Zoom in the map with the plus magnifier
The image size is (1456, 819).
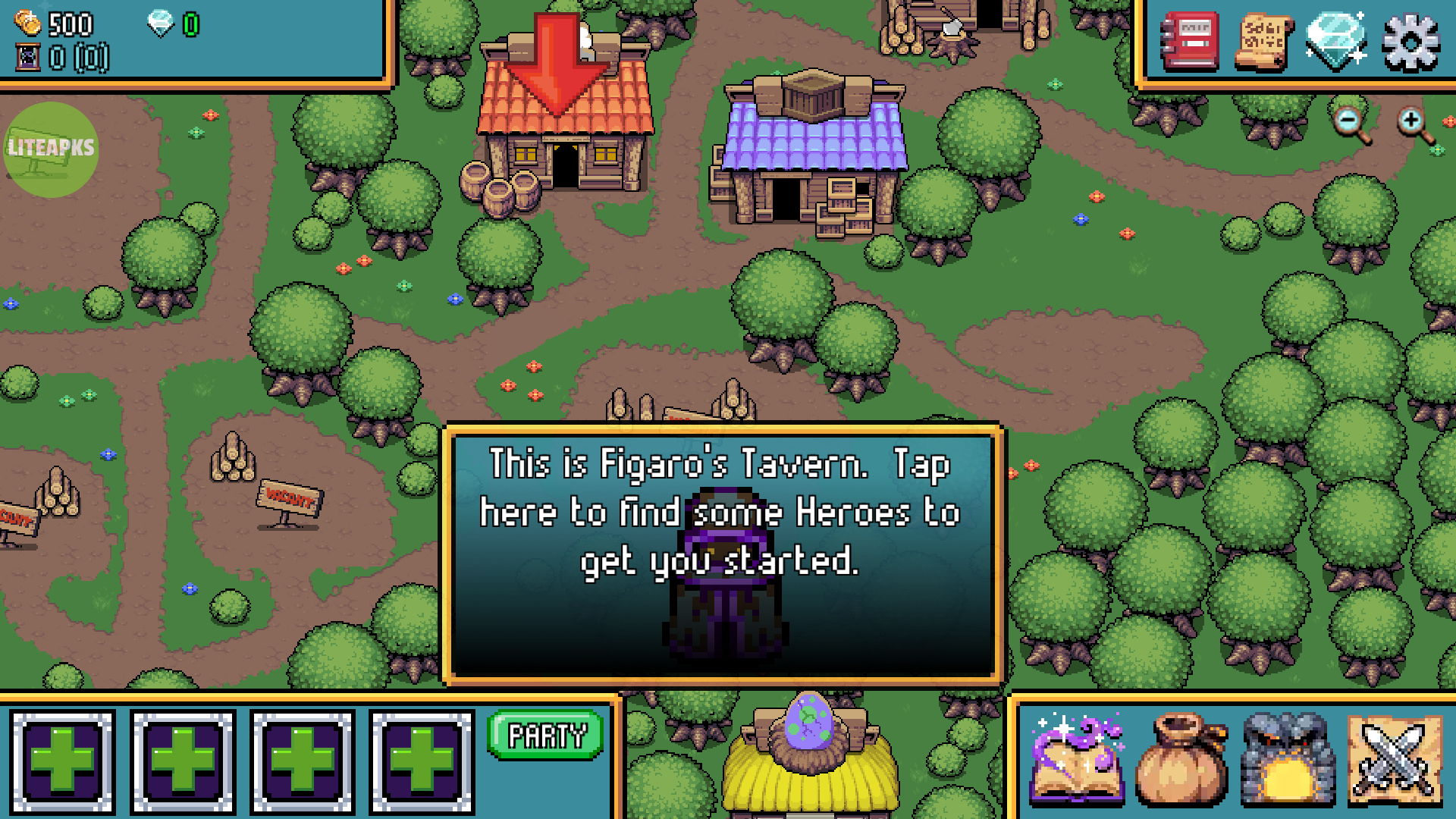pyautogui.click(x=1414, y=124)
